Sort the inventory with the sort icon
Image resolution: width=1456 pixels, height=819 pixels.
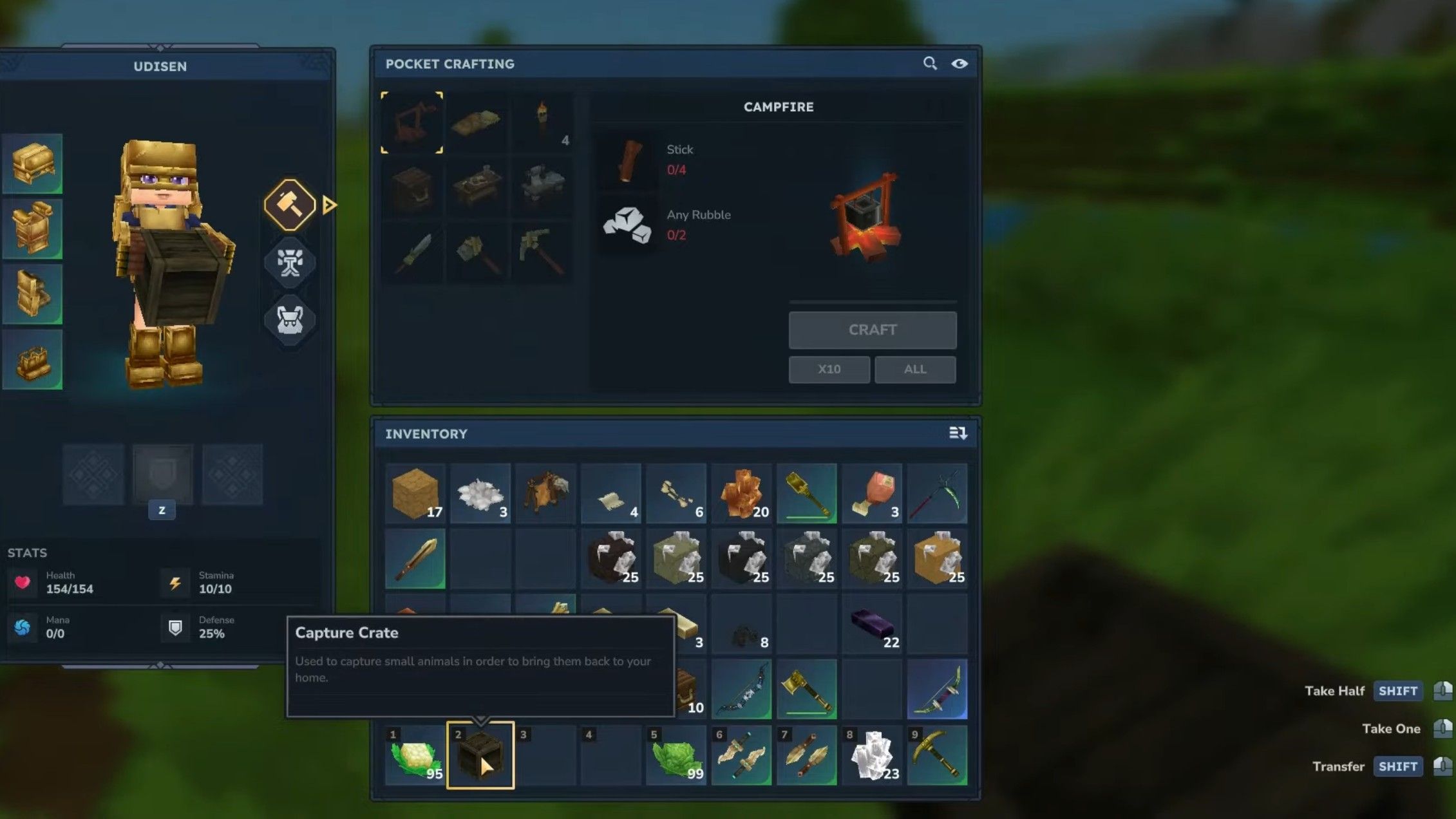pyautogui.click(x=958, y=433)
